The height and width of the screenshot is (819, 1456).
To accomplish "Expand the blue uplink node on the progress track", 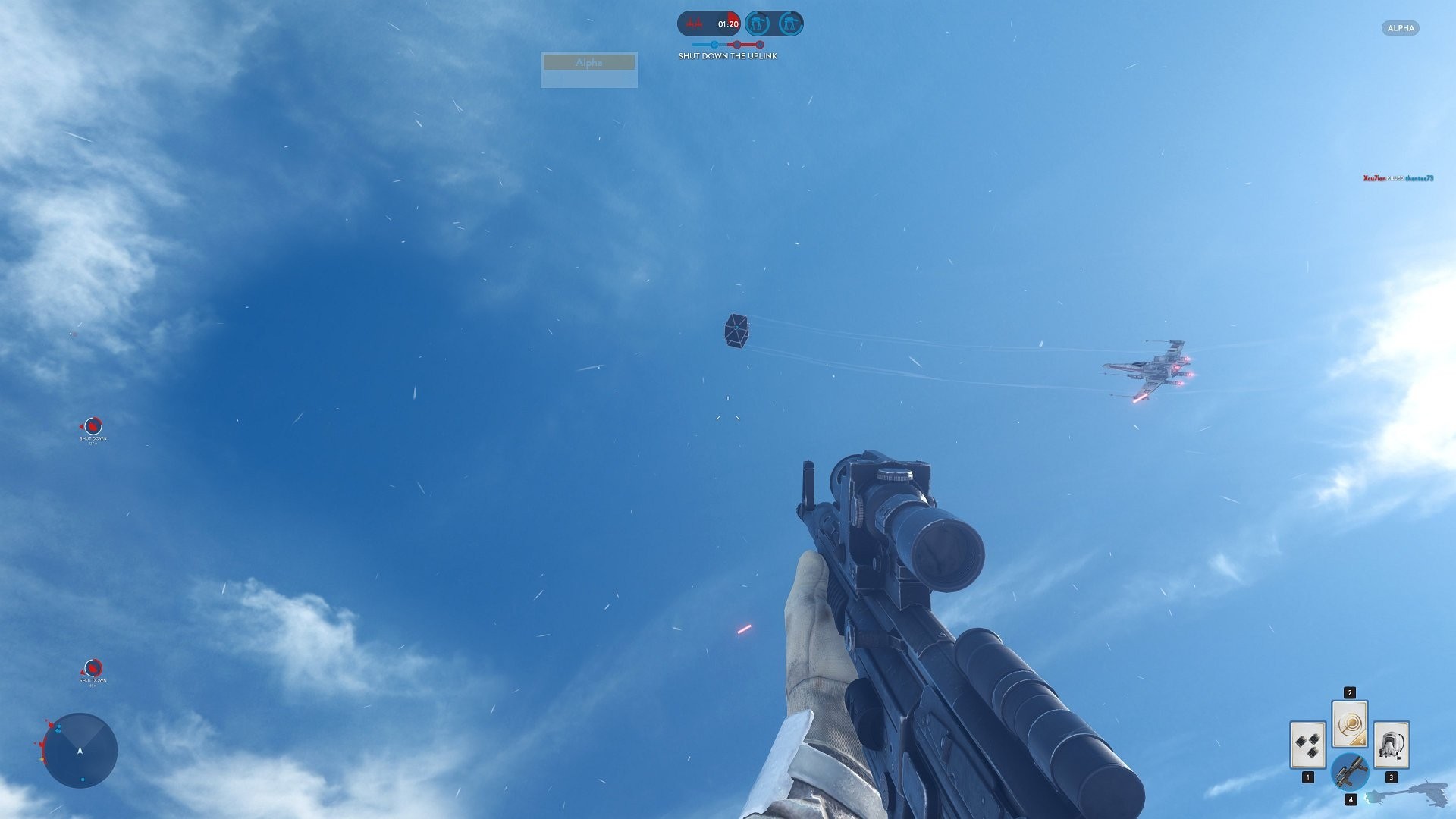I will pos(714,44).
